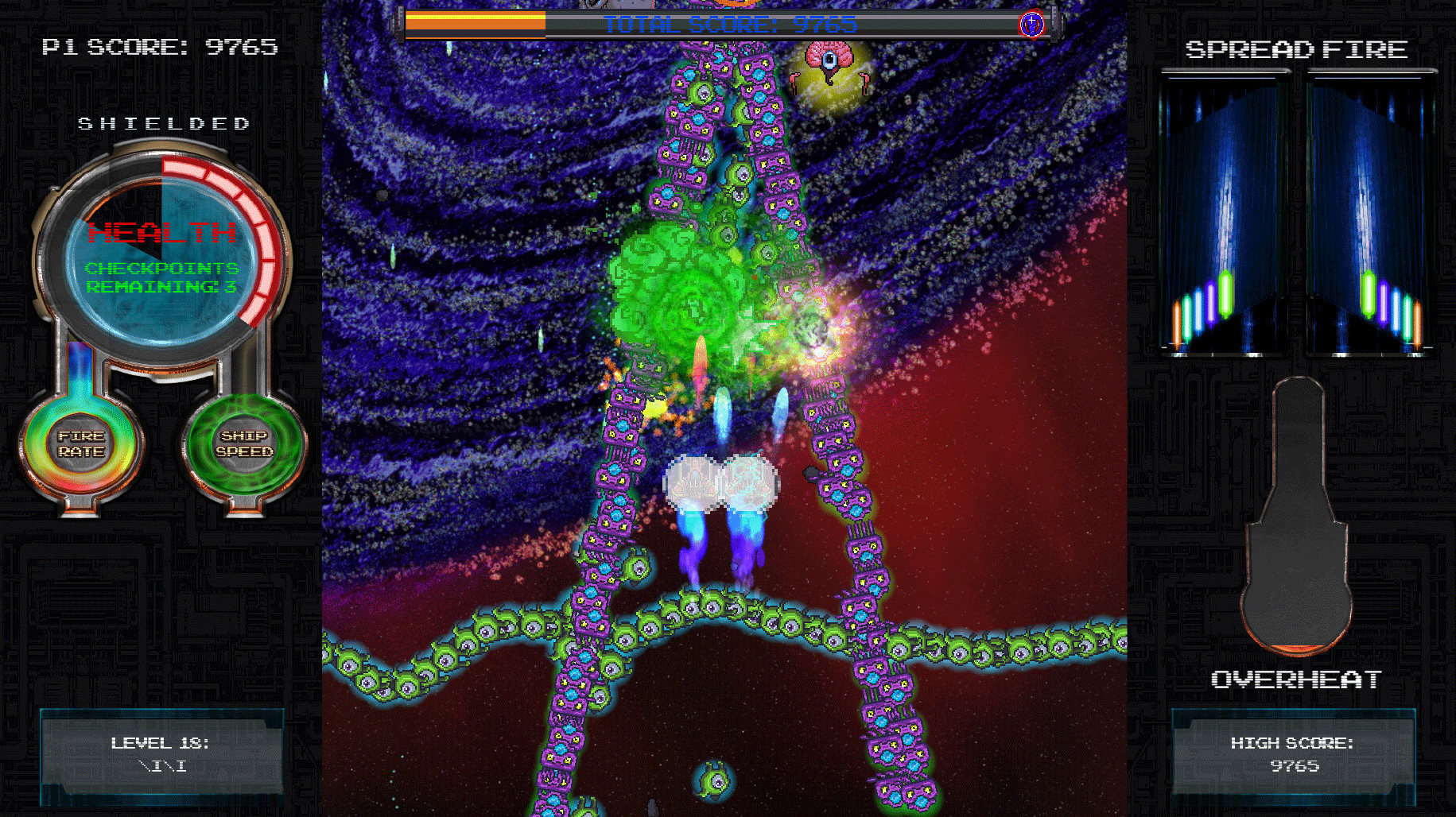
Task: Select the P1 Score readout
Action: (x=159, y=46)
